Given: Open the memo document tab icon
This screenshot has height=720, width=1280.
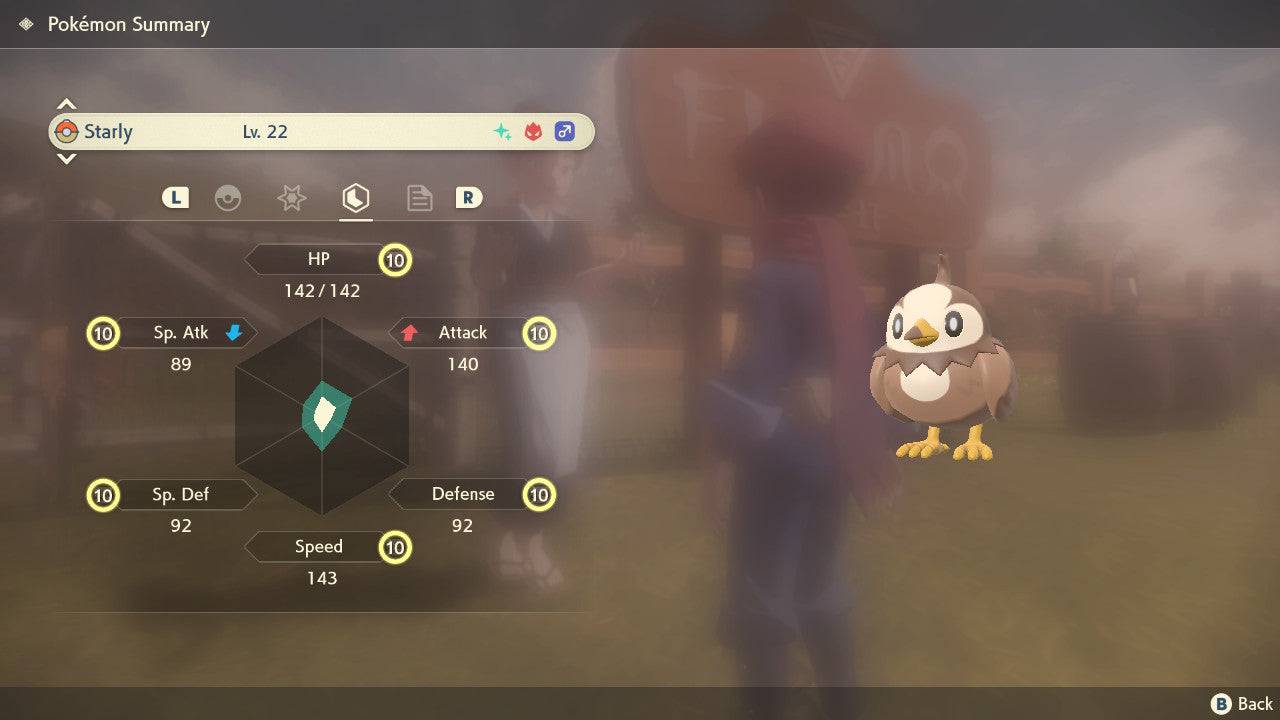Looking at the screenshot, I should 419,198.
